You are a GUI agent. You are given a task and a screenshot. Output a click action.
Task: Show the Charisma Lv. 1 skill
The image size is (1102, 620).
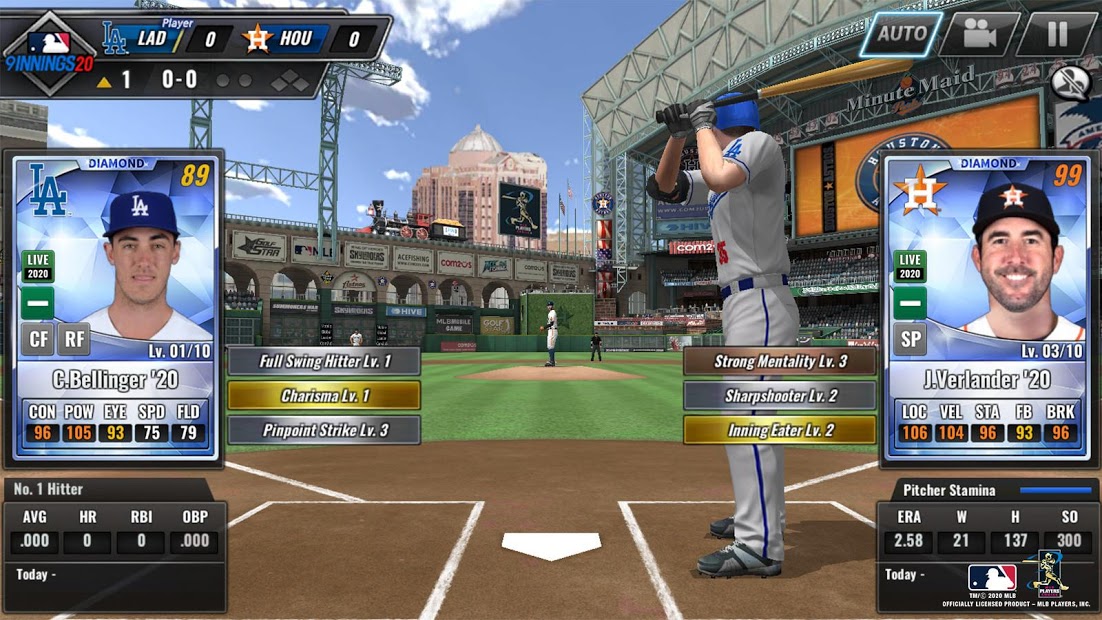tap(324, 396)
